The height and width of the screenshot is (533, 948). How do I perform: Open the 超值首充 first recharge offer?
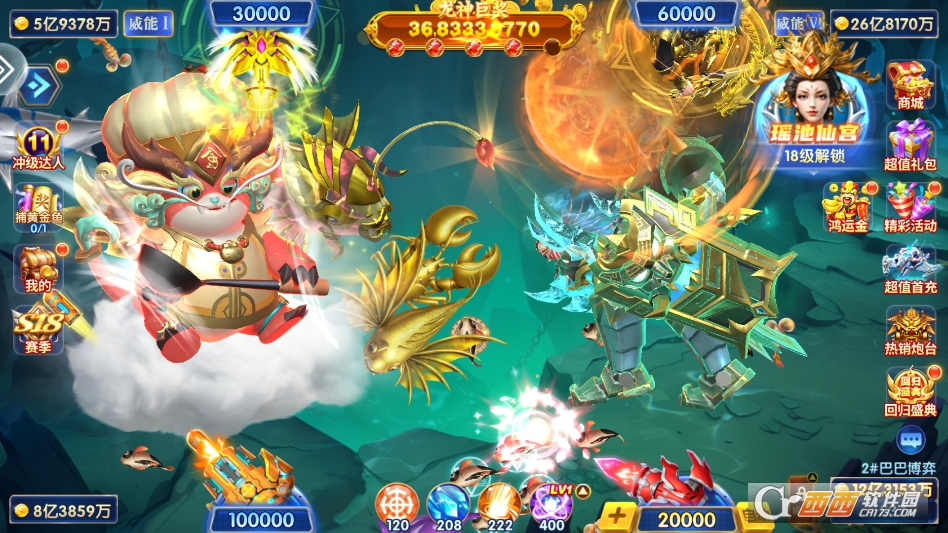tap(911, 268)
